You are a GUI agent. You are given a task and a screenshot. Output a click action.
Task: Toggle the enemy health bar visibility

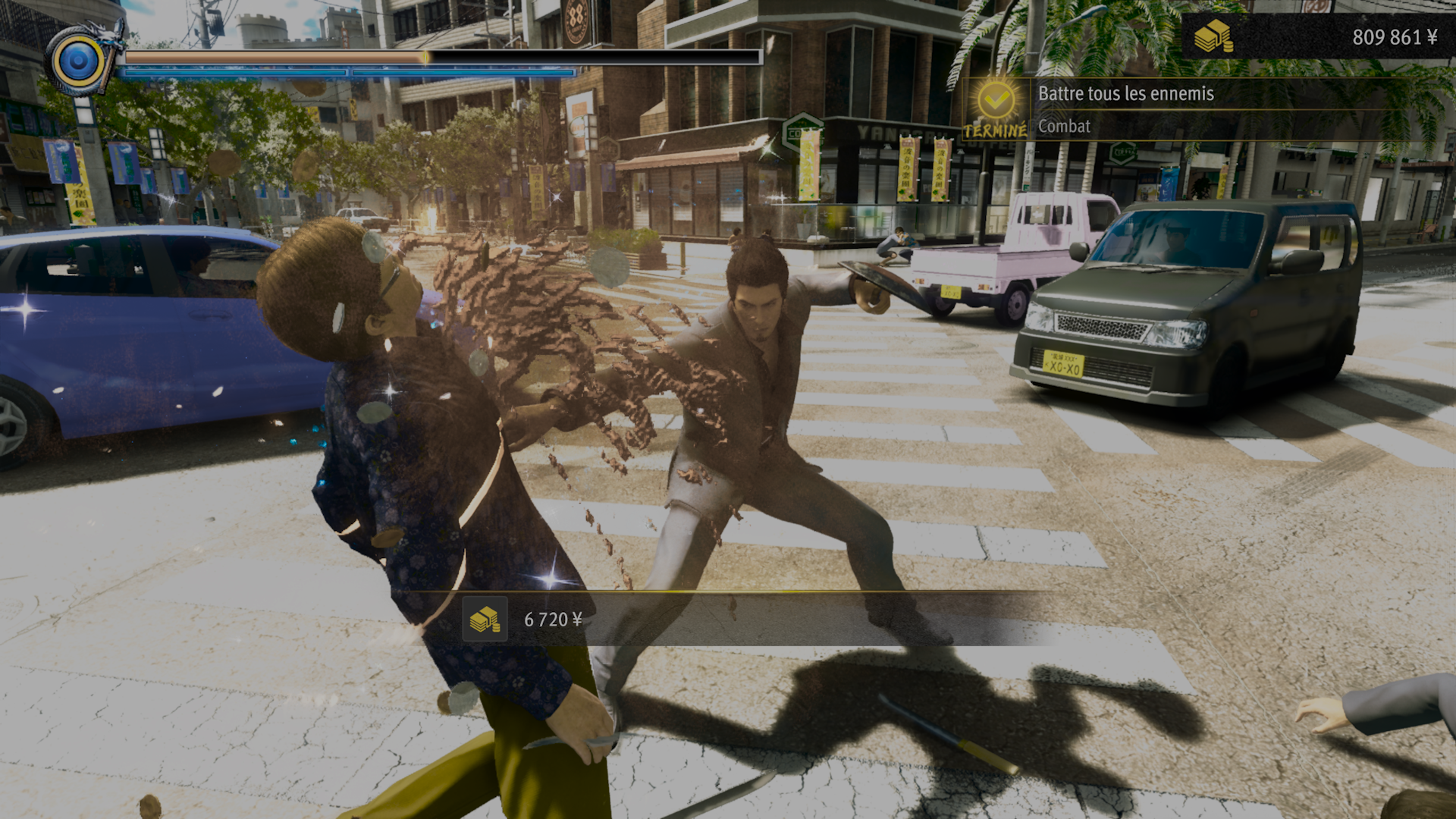pos(591,57)
